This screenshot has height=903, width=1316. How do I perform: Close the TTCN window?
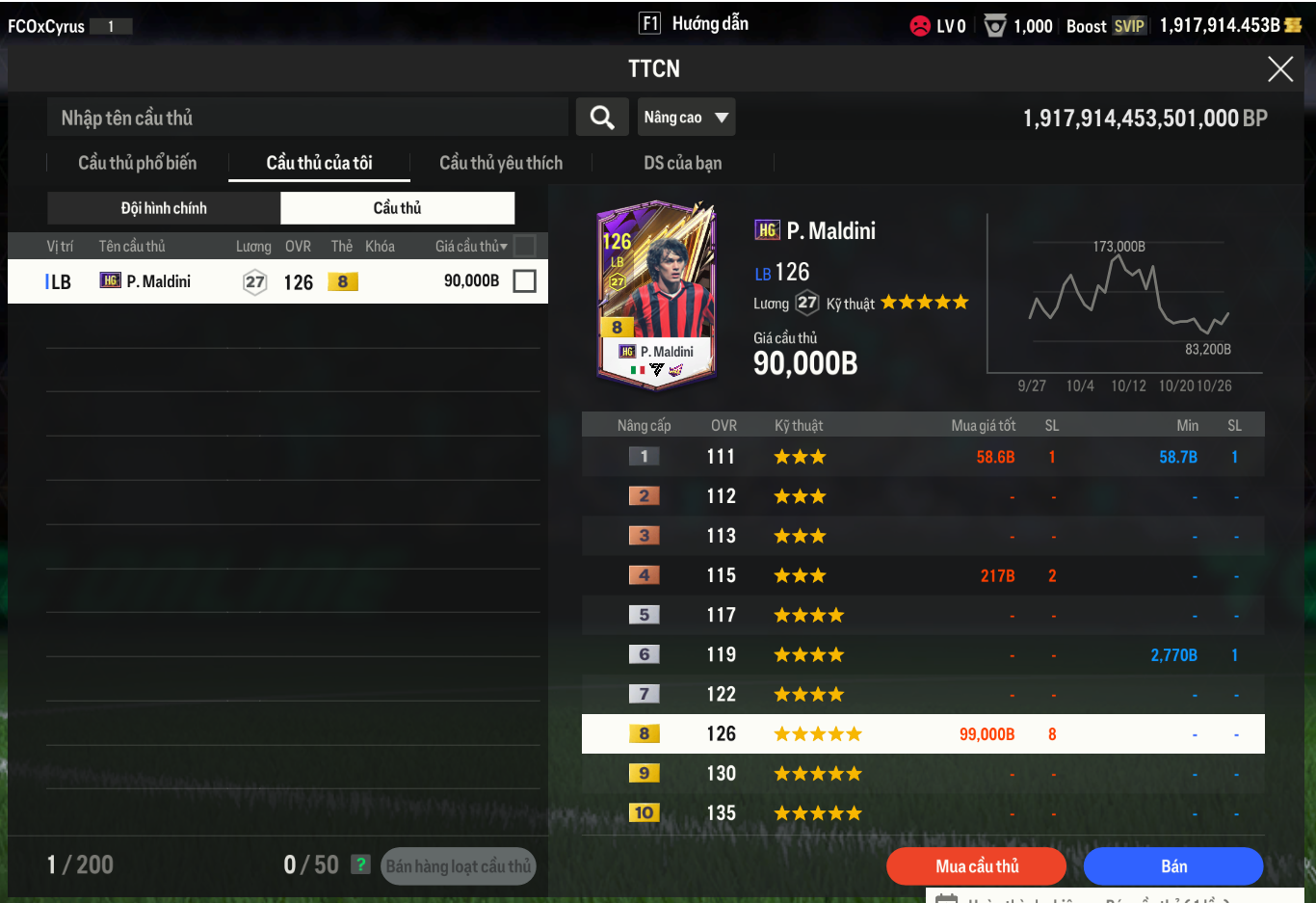(x=1279, y=68)
